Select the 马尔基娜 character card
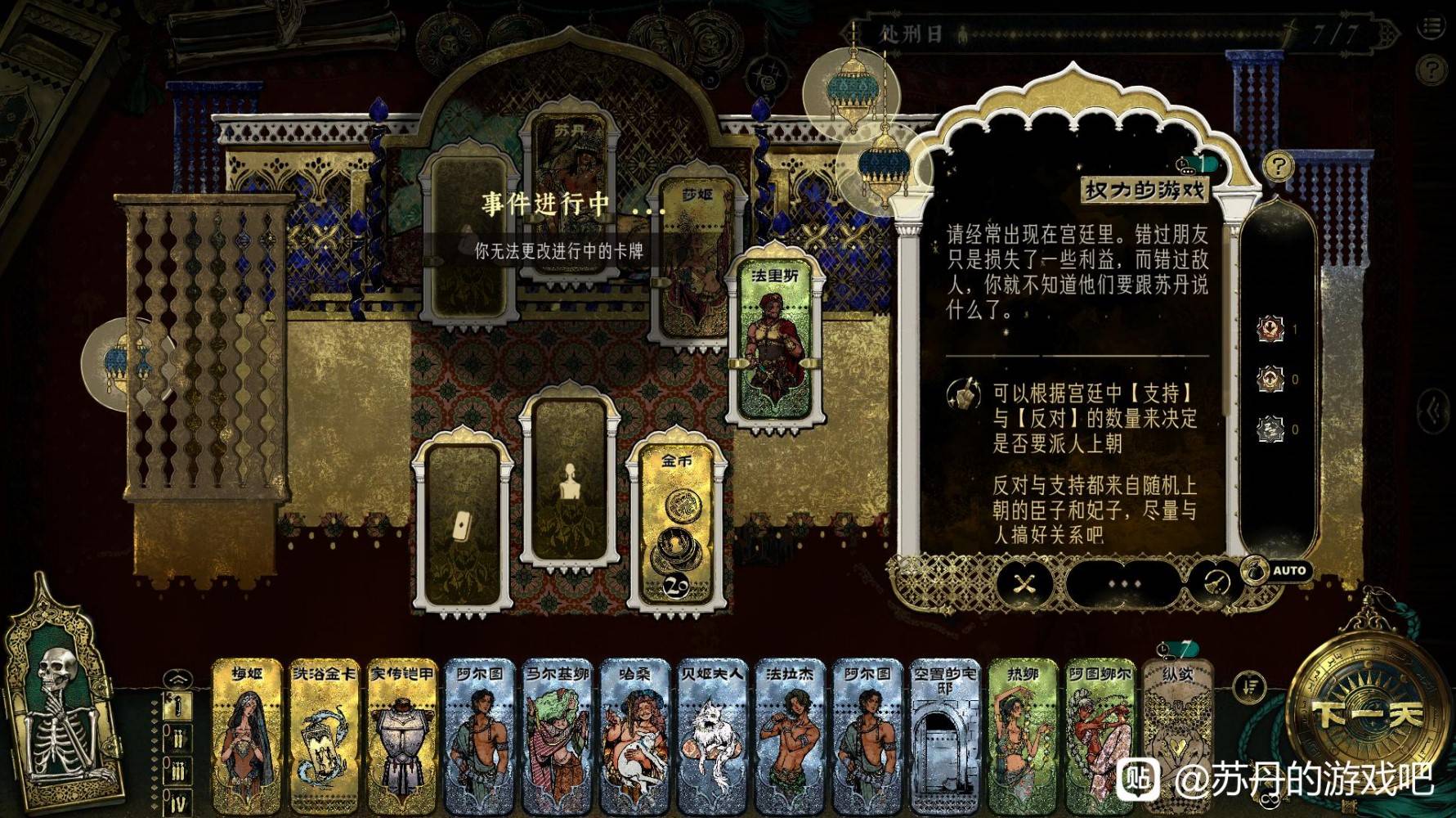This screenshot has height=818, width=1456. (x=558, y=736)
